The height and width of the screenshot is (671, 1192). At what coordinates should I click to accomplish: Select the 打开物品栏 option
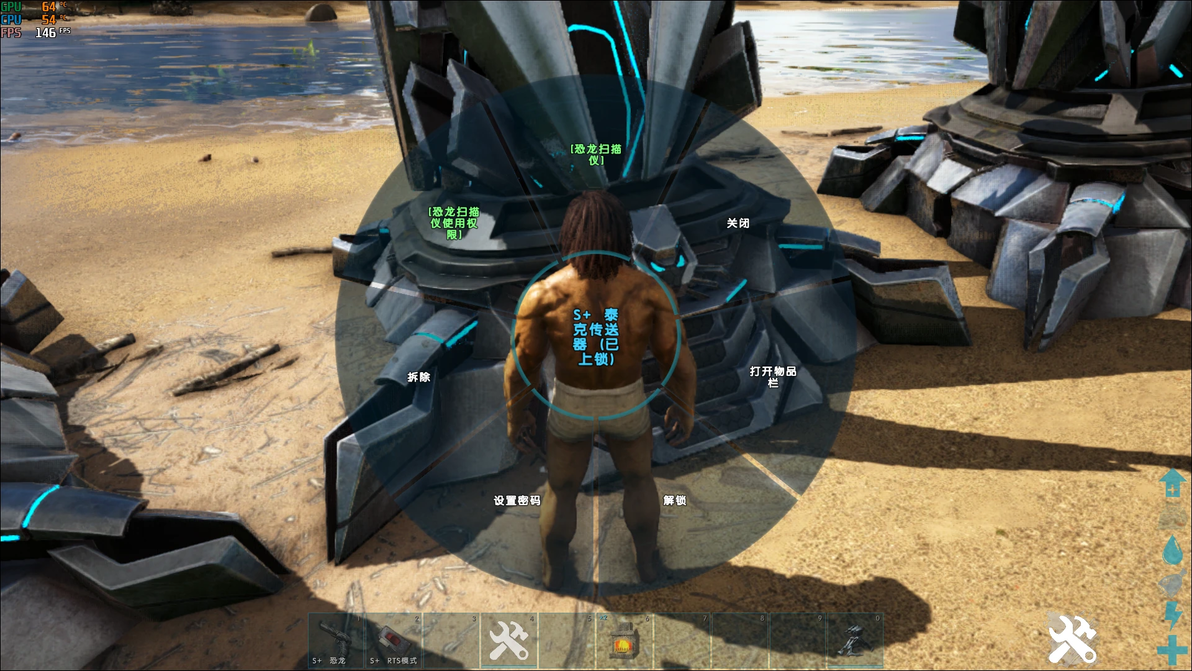pos(773,376)
